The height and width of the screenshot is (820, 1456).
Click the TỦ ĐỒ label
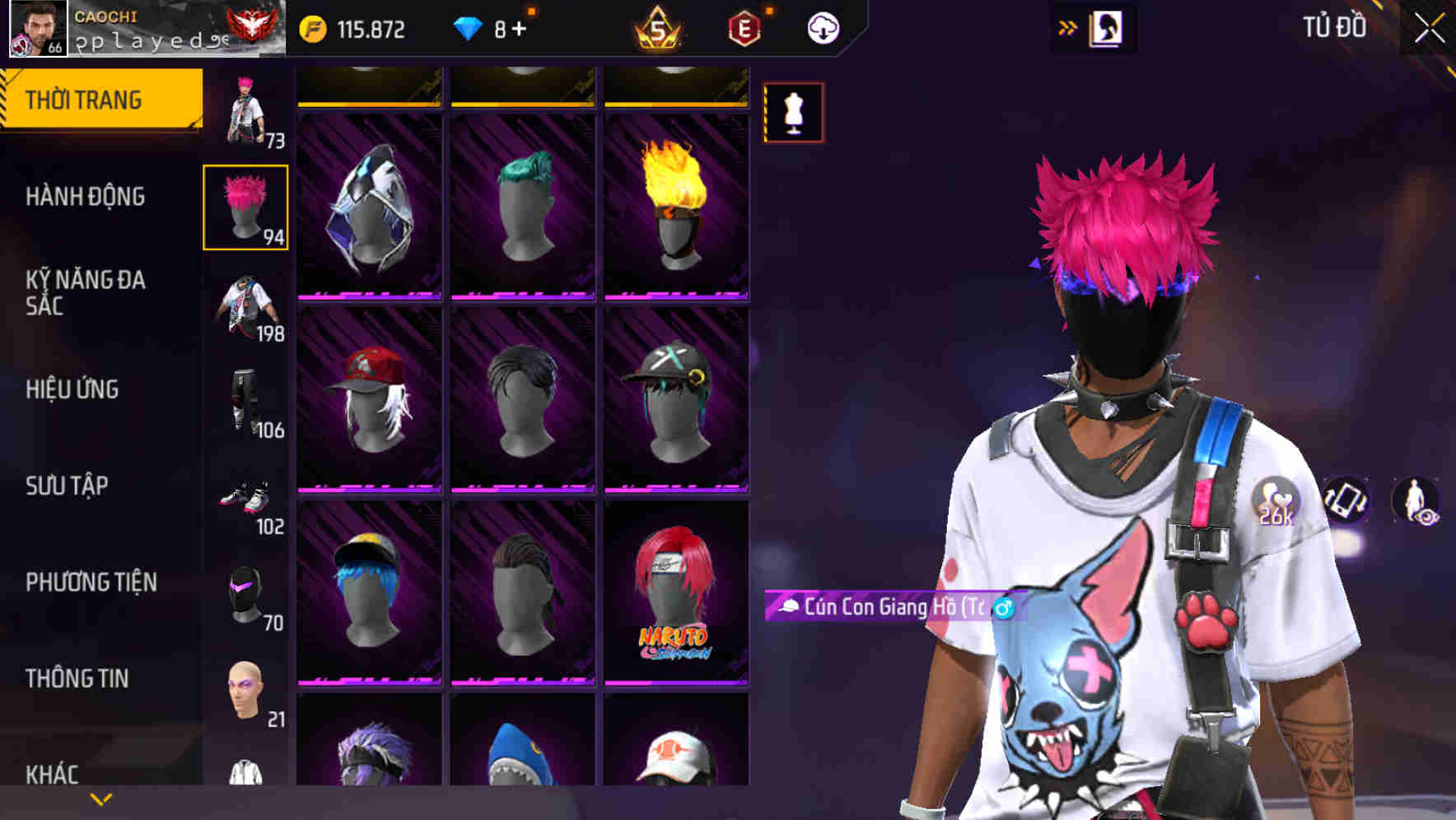(x=1334, y=26)
